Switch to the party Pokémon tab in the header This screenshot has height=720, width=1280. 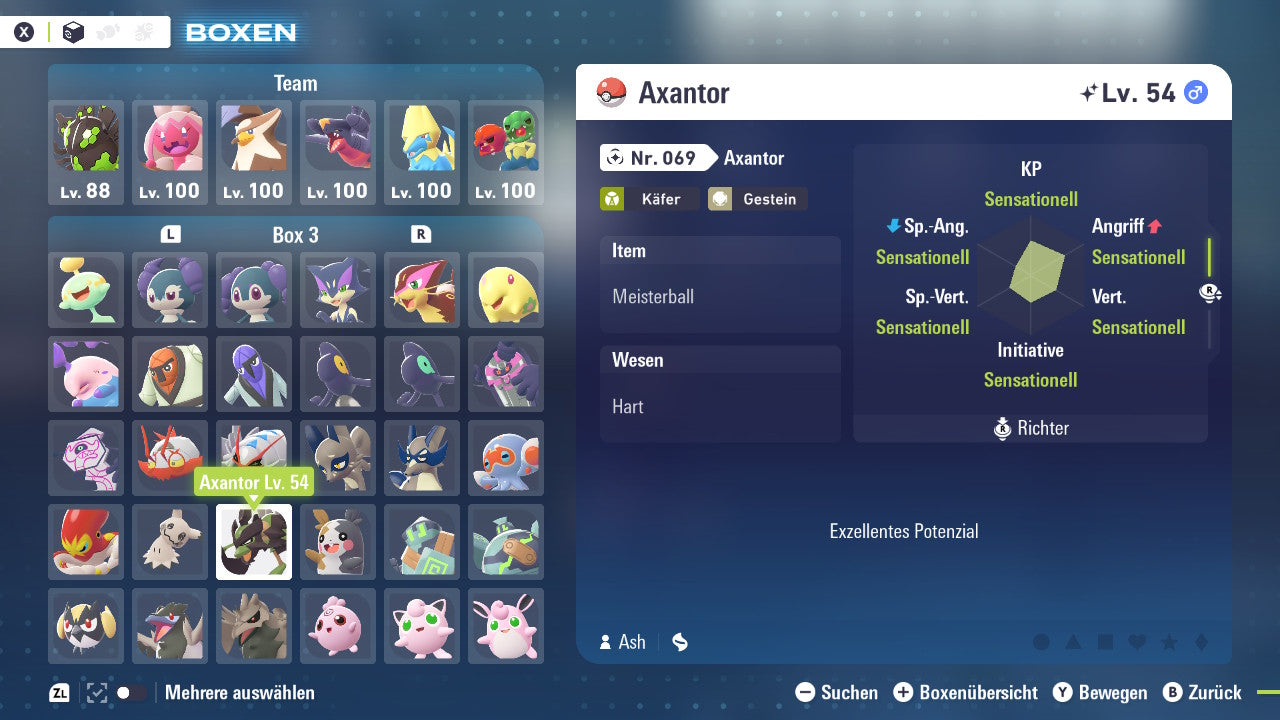pos(108,31)
